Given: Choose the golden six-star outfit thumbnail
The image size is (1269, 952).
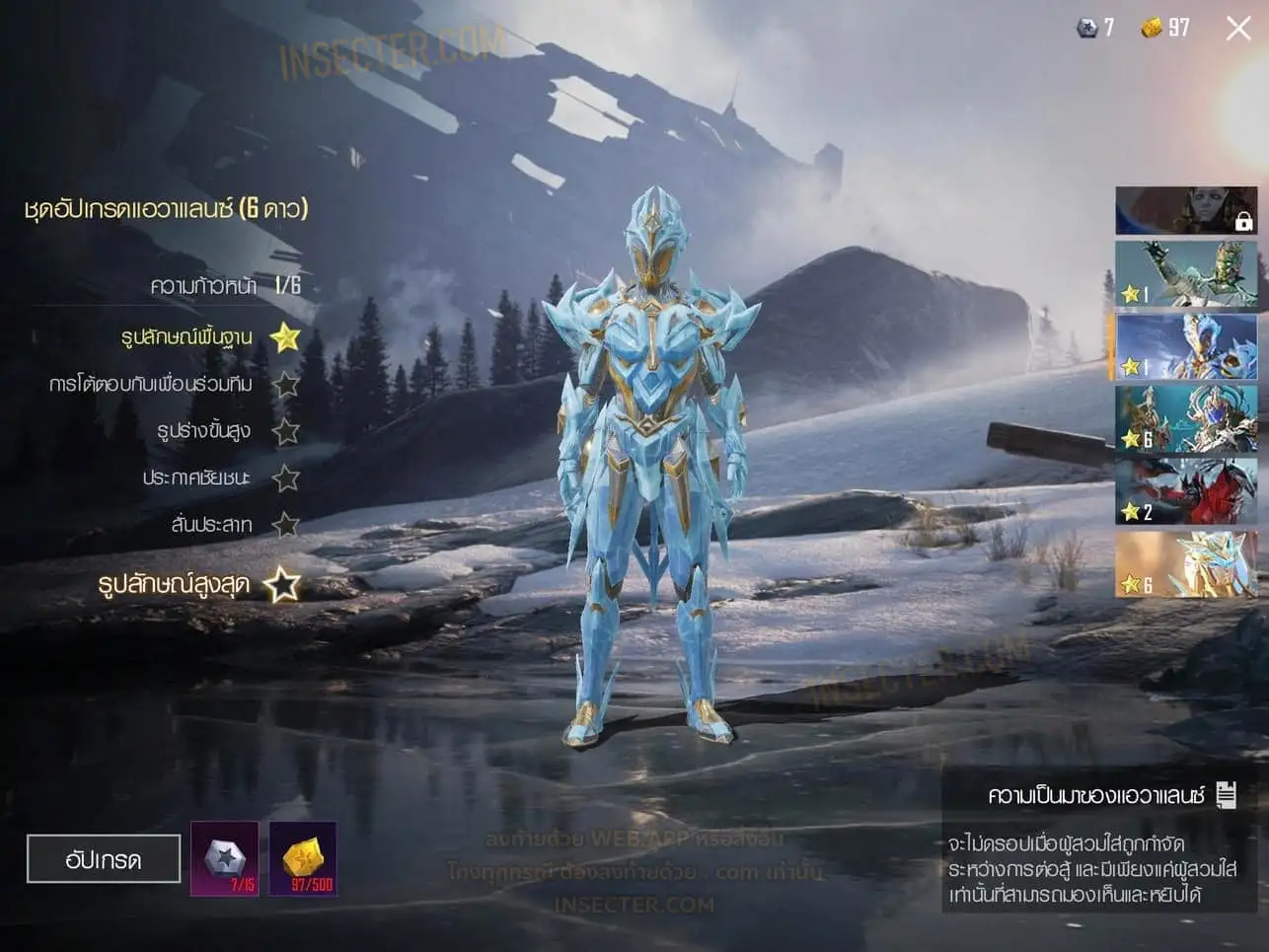Looking at the screenshot, I should click(x=1186, y=564).
